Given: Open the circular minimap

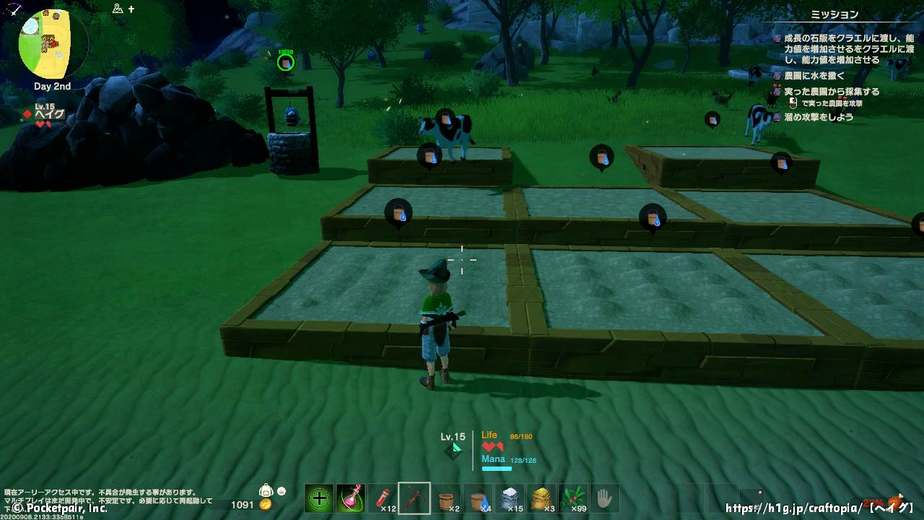Looking at the screenshot, I should [53, 44].
